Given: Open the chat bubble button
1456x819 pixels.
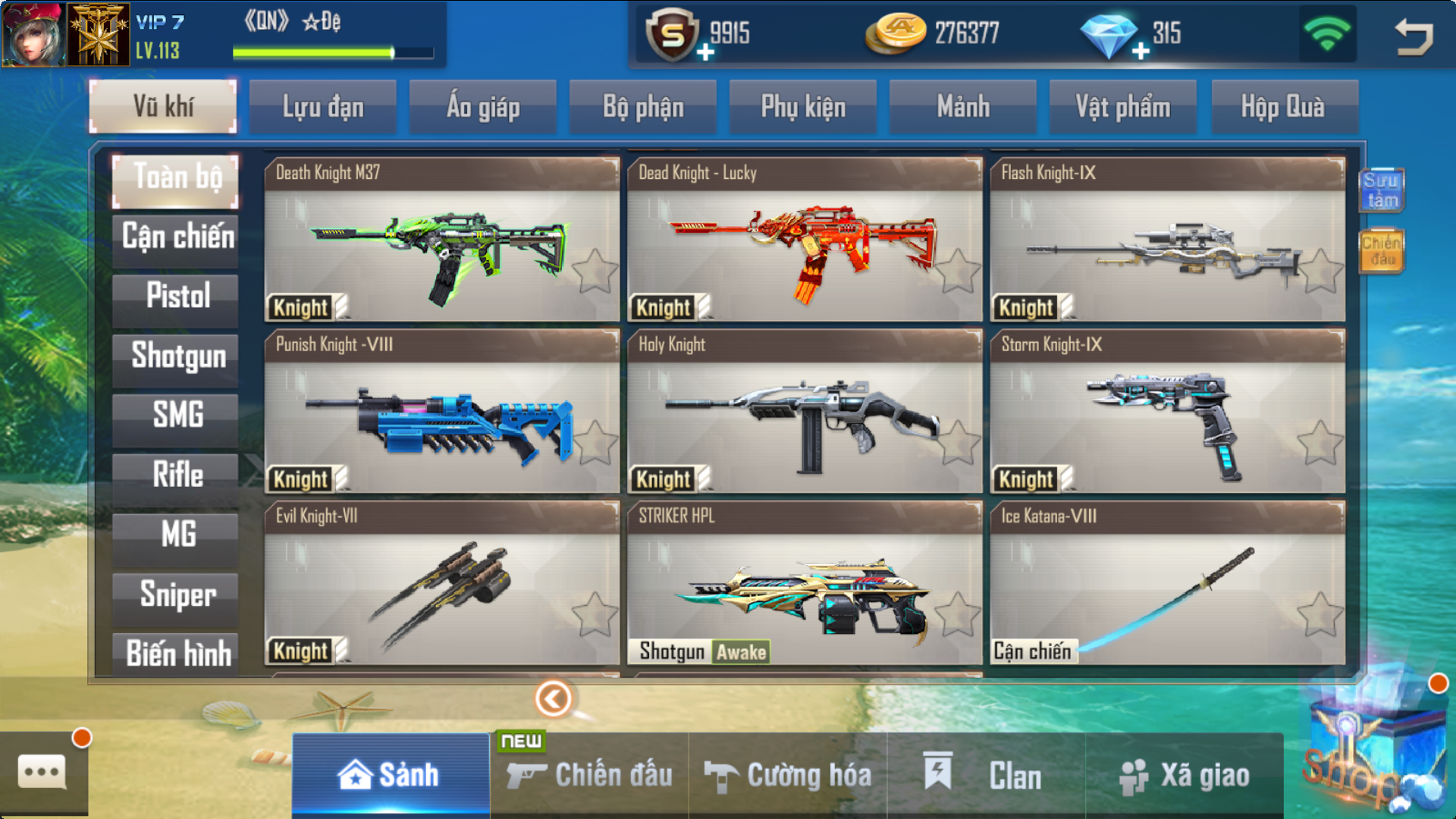Looking at the screenshot, I should pos(42,772).
